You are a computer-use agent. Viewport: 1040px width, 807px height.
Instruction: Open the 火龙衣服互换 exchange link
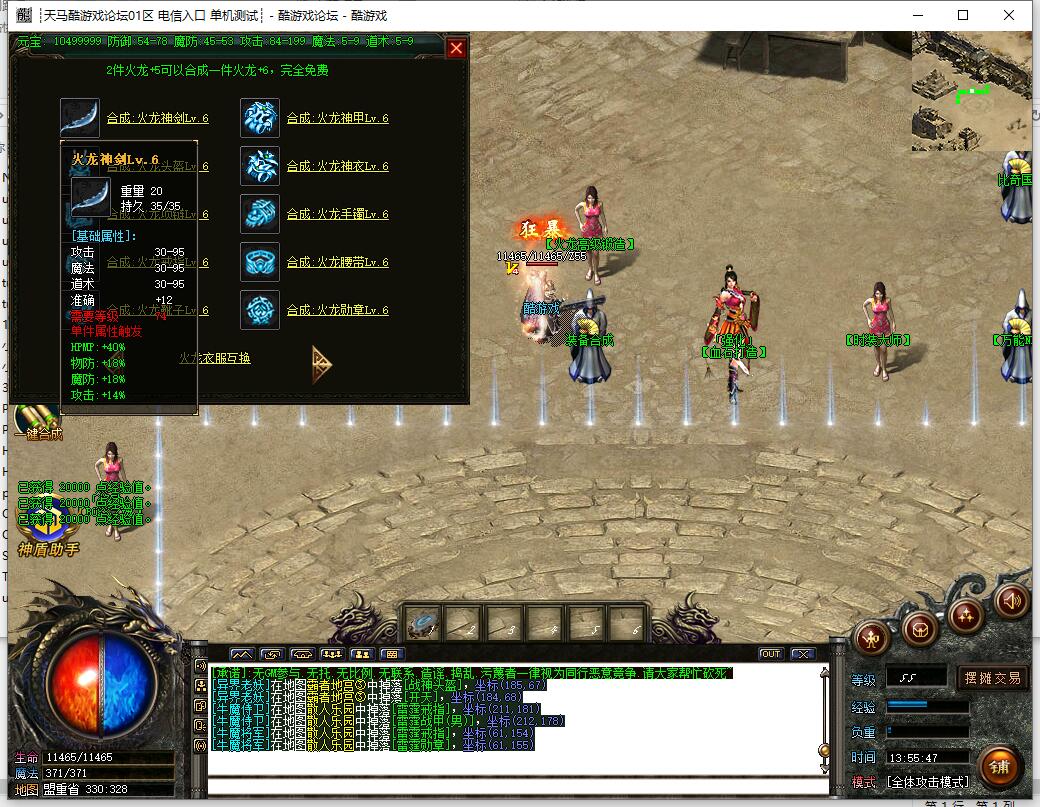tap(214, 358)
